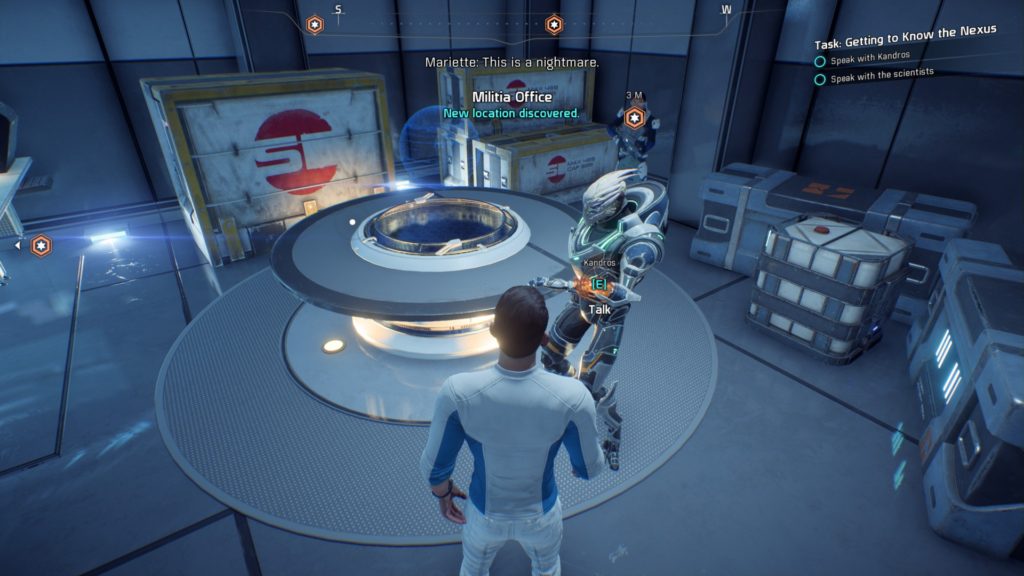Click the compass objective marker beside the S heading
Screen dimensions: 1024x576
point(314,24)
